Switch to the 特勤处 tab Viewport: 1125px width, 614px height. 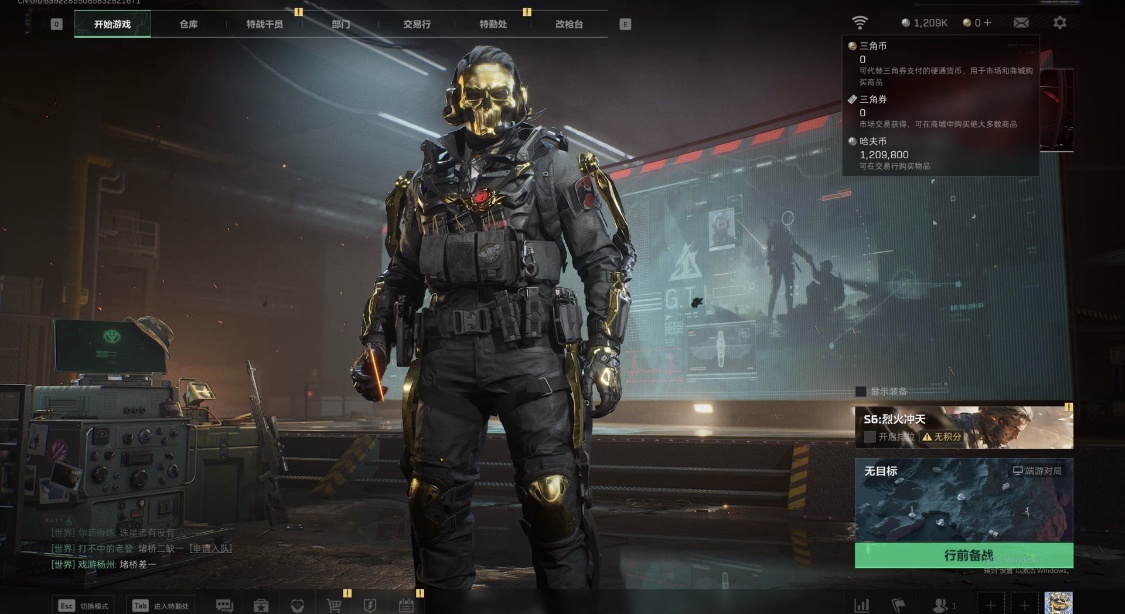point(493,24)
